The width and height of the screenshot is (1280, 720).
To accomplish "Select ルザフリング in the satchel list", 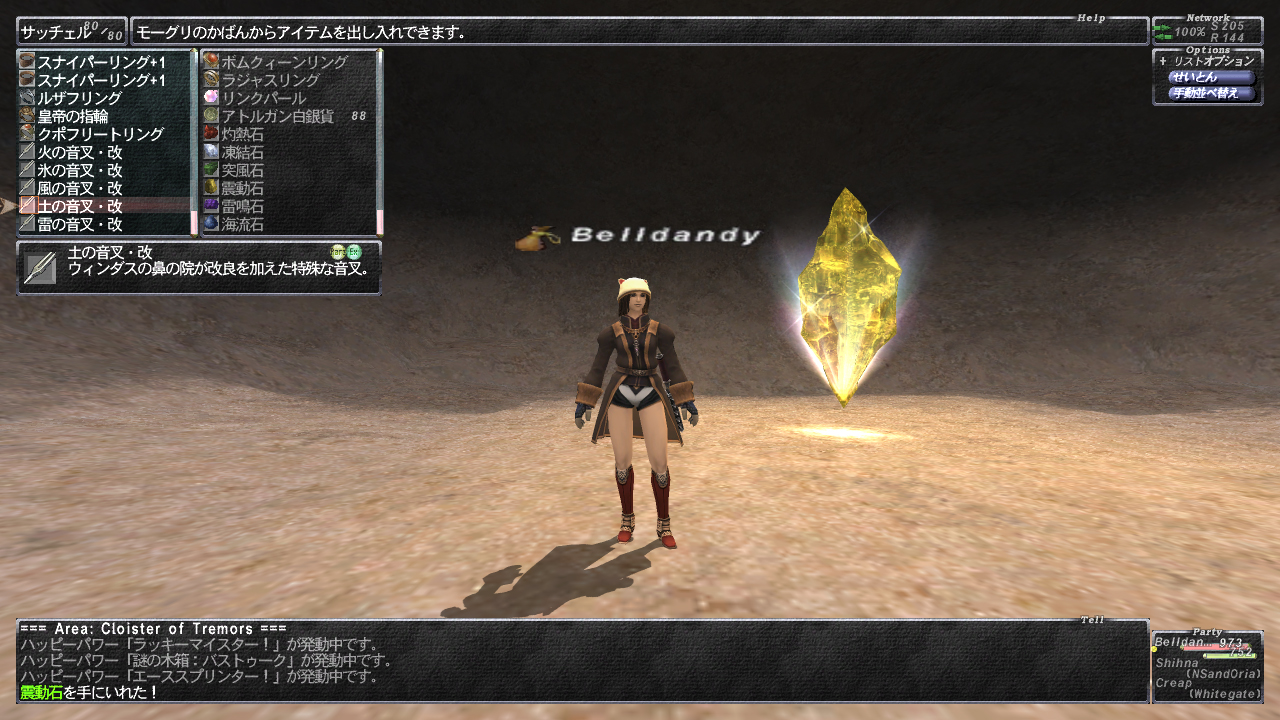I will [x=80, y=98].
